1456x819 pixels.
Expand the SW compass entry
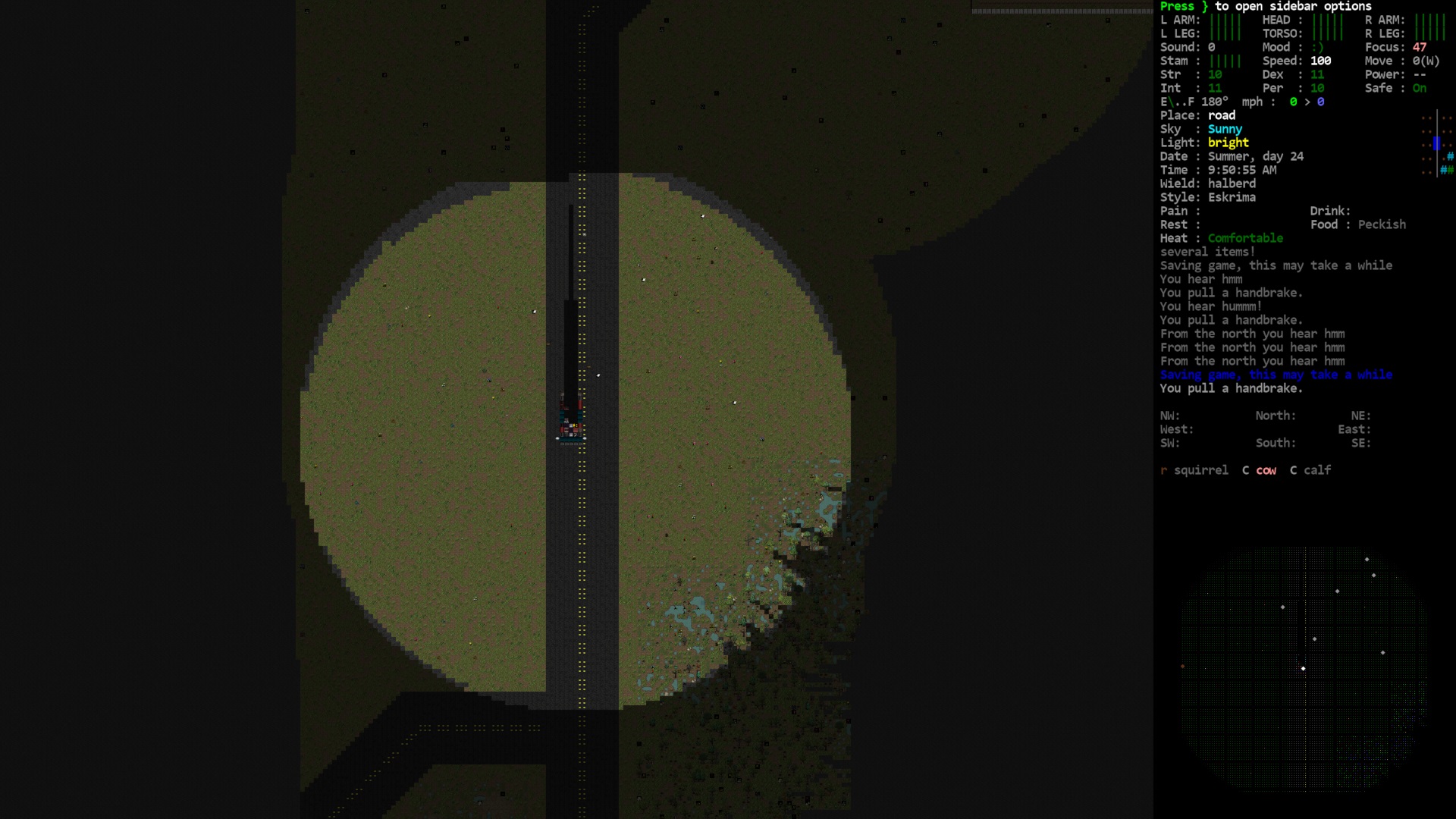pyautogui.click(x=1169, y=442)
